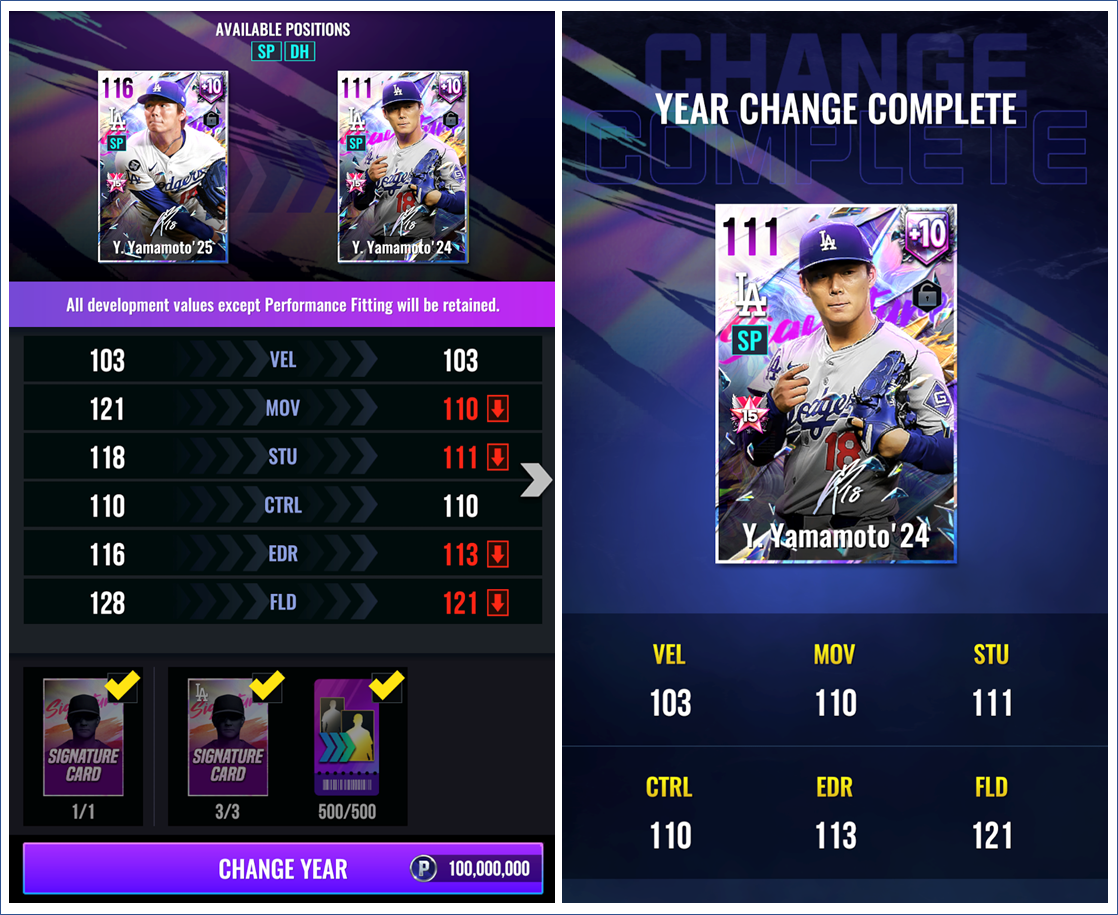Tap the Signature Card material showing 3/3
This screenshot has height=915, width=1118.
click(x=227, y=738)
